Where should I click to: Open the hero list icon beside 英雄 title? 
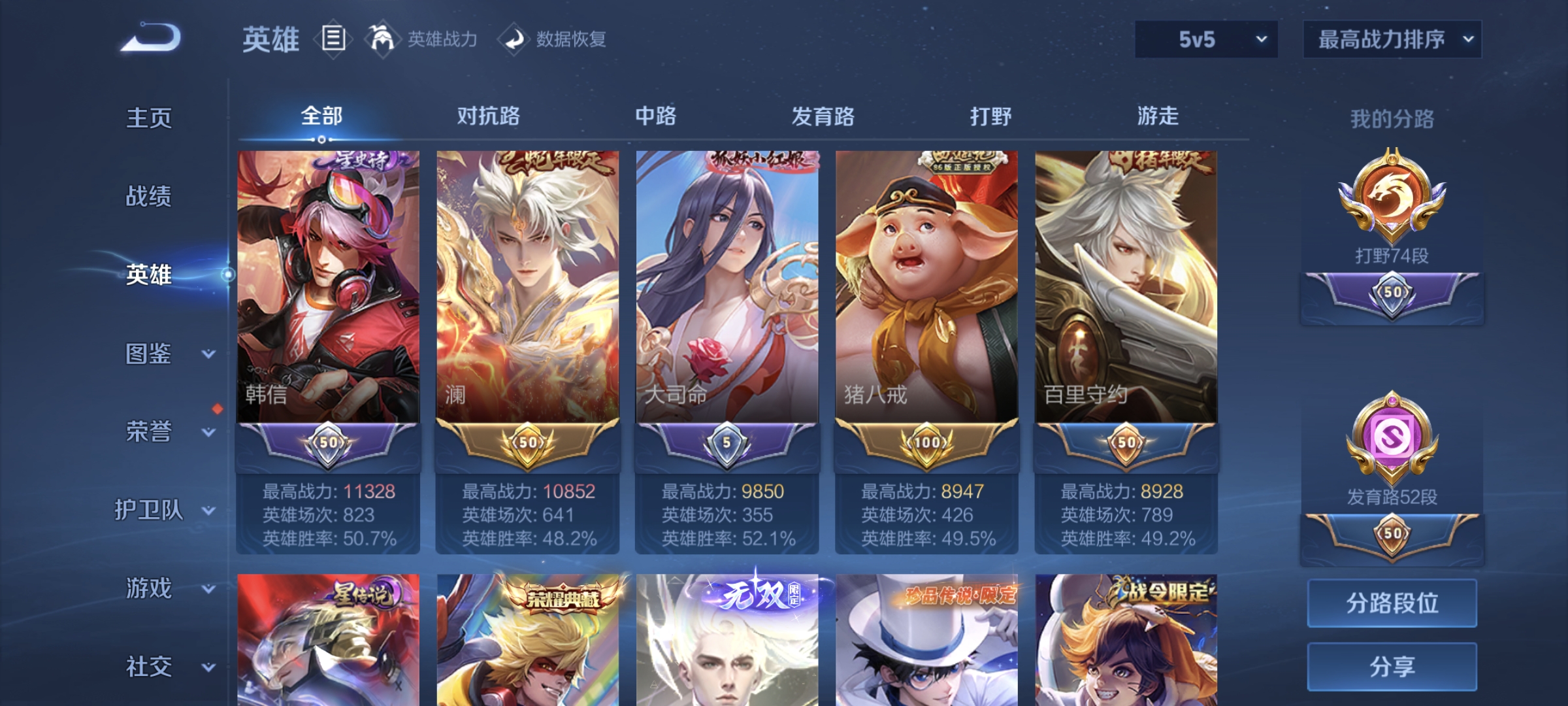point(334,39)
